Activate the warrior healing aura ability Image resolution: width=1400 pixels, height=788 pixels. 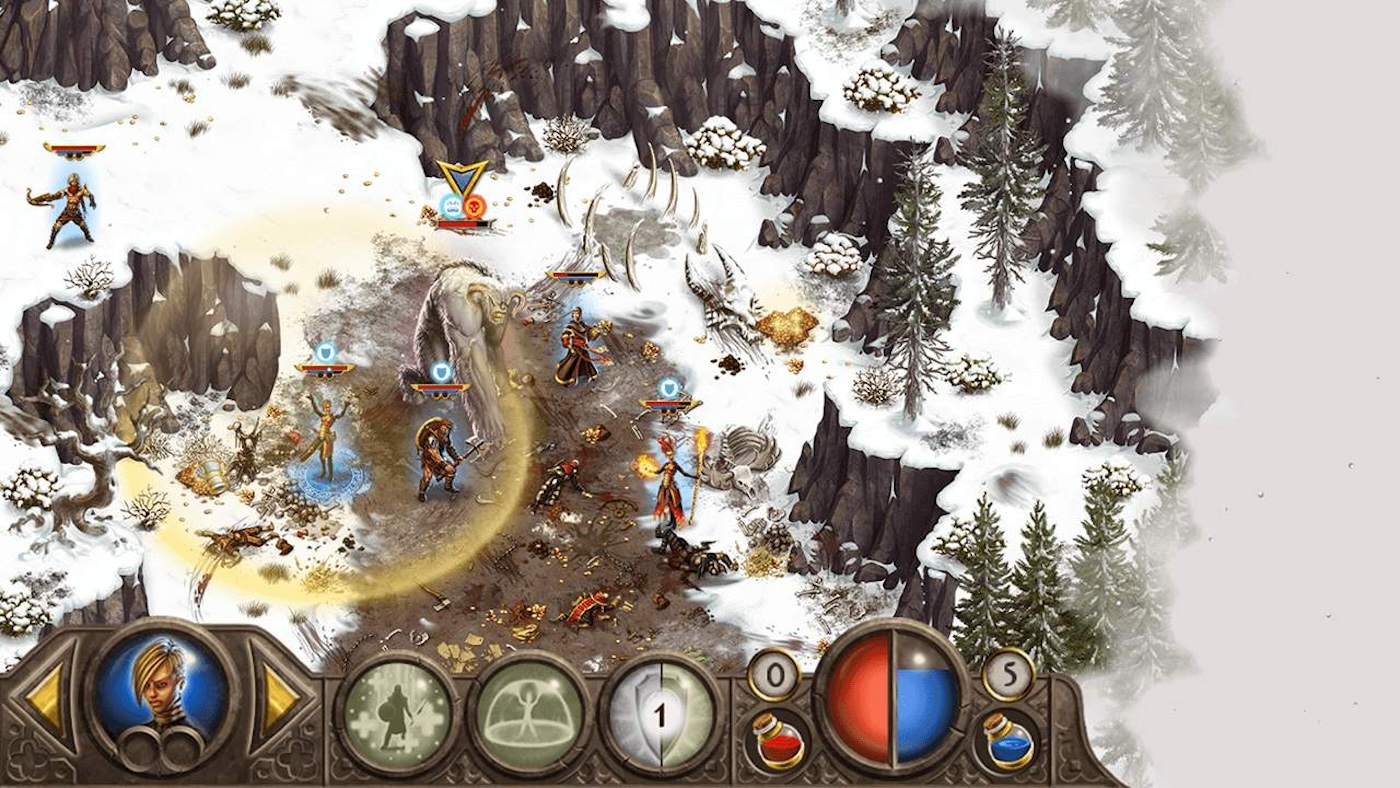(x=397, y=712)
